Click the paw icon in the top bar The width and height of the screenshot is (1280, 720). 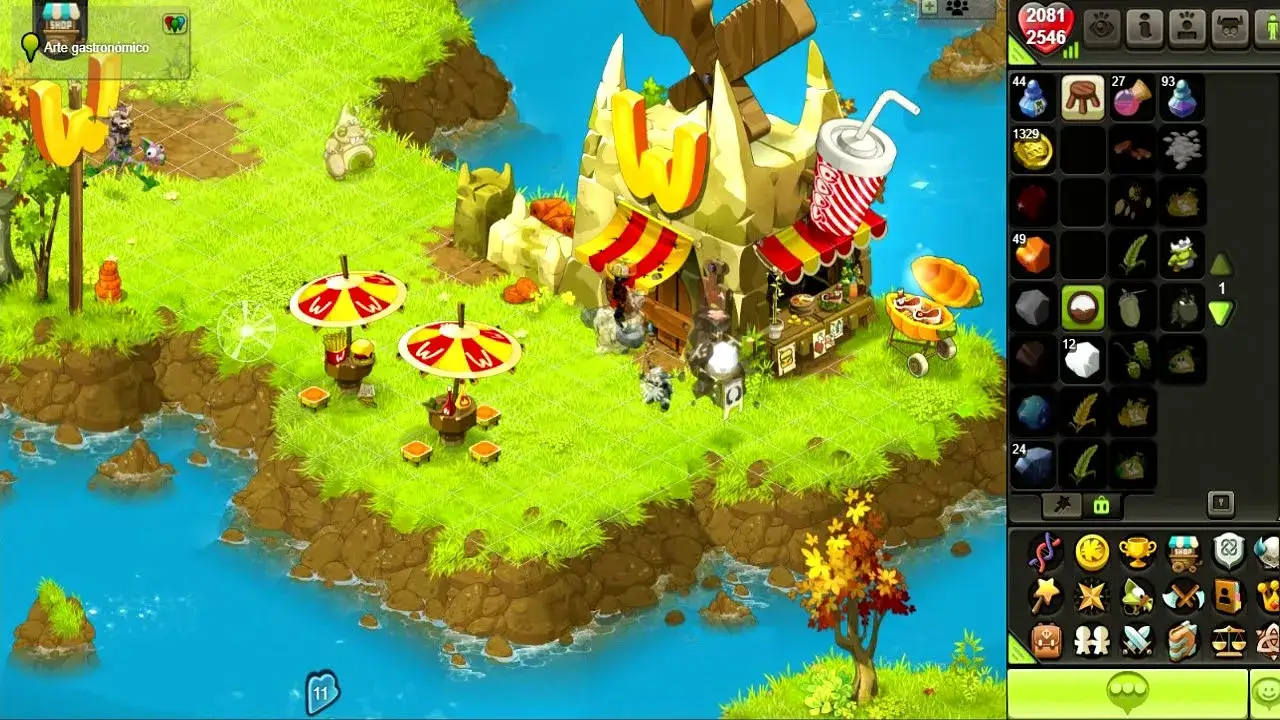(1188, 25)
